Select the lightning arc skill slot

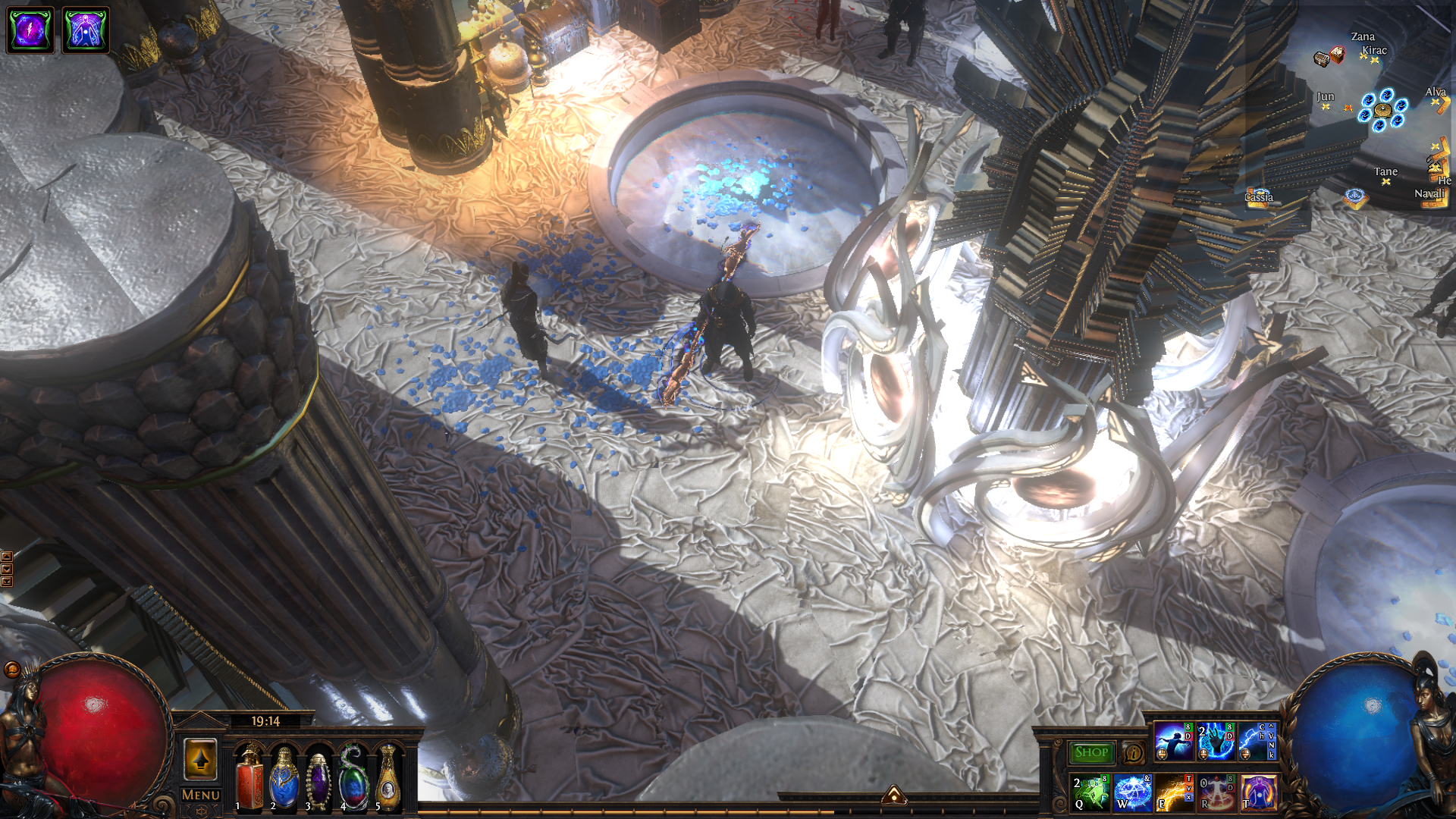coord(1257,742)
